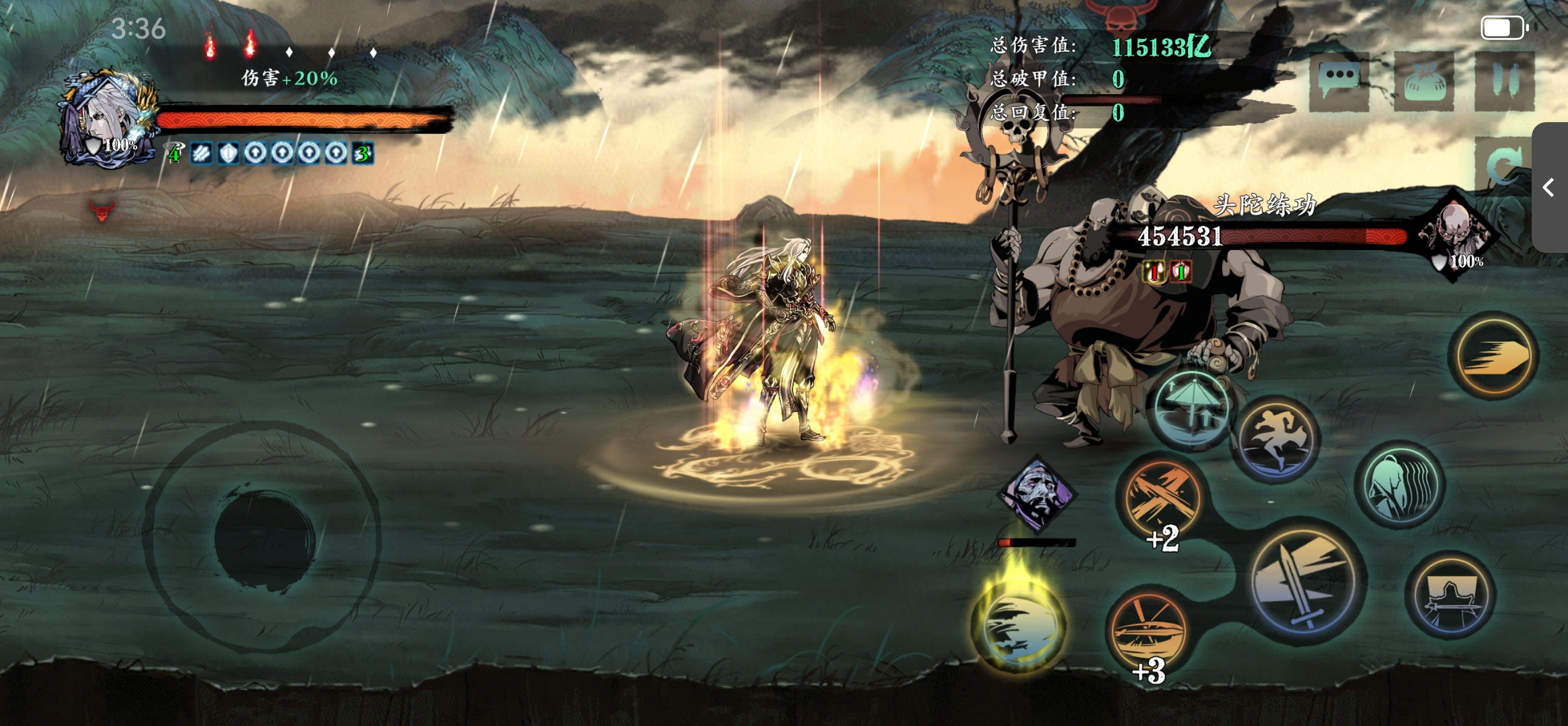The height and width of the screenshot is (726, 1568).
Task: Expand the side panel arrow tab
Action: pyautogui.click(x=1550, y=187)
